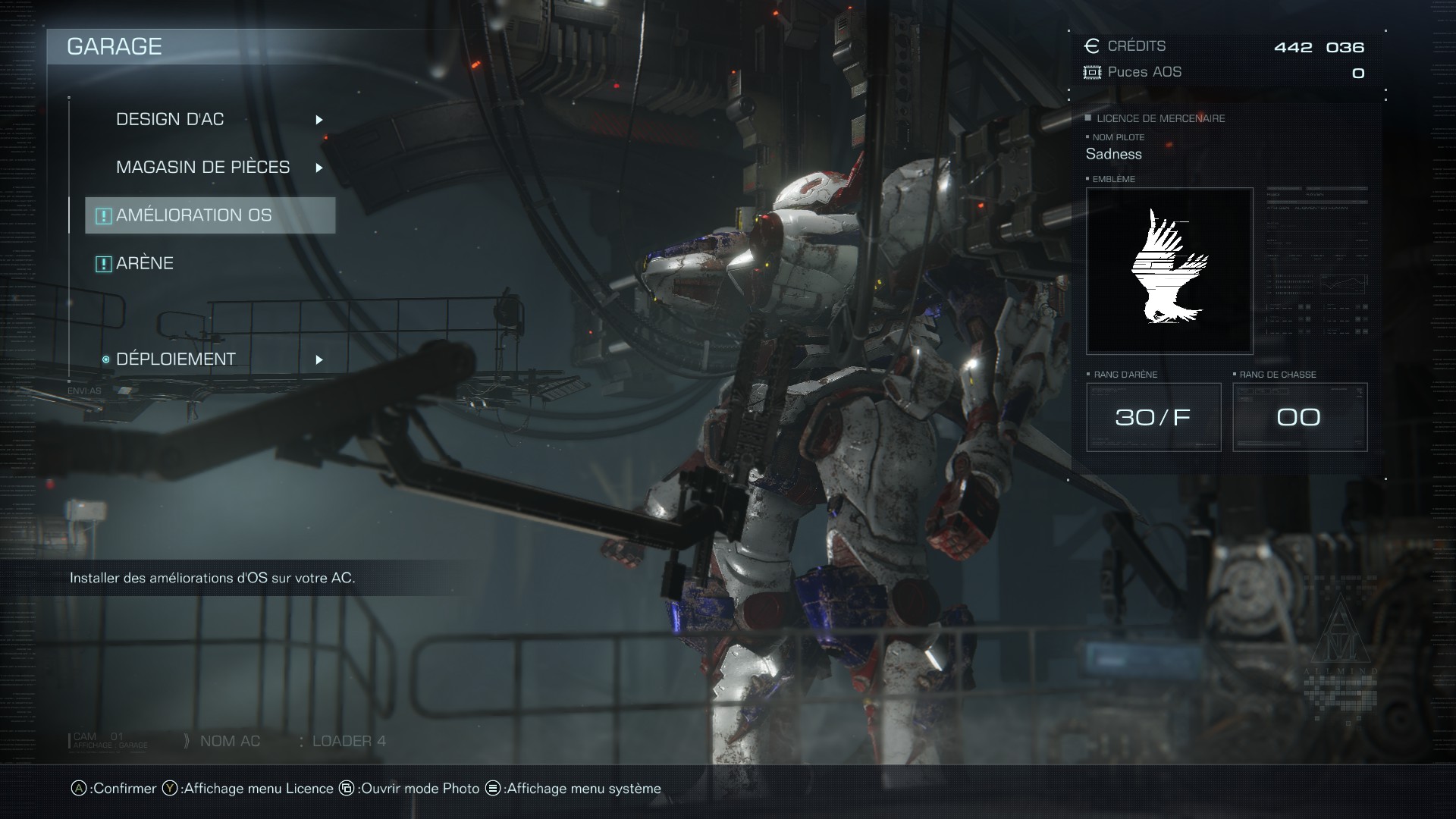View the pilot emblem image

(1169, 271)
